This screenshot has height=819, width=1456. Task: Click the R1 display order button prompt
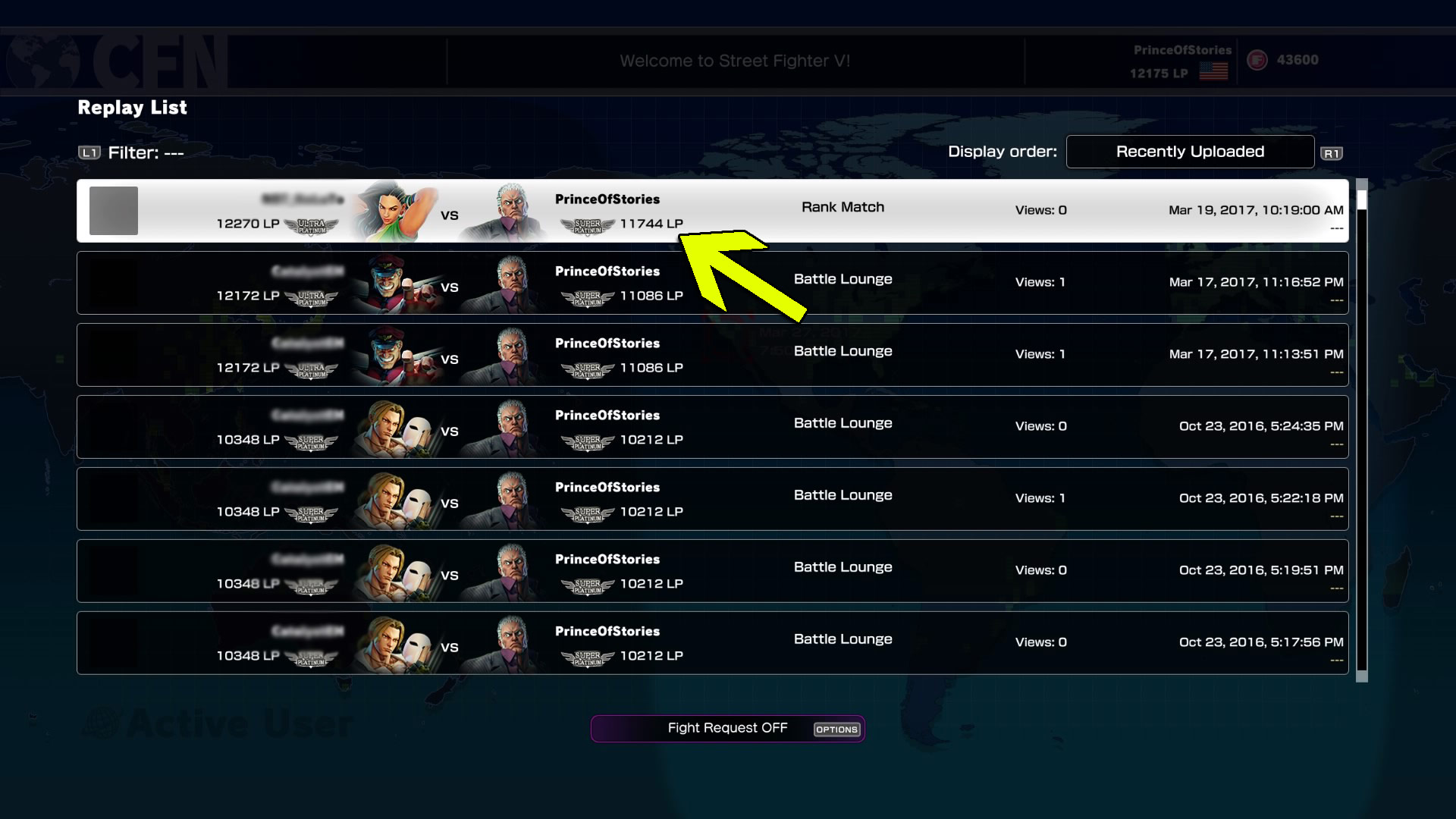[1332, 152]
